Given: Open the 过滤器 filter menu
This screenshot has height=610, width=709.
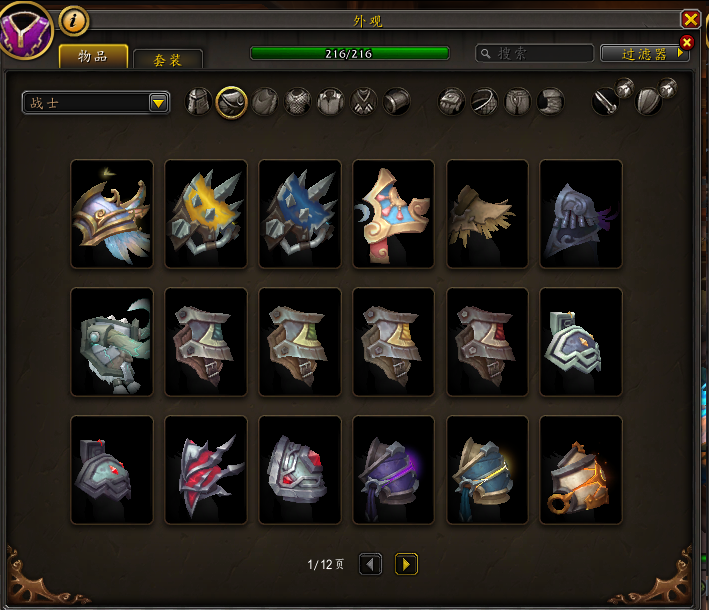Looking at the screenshot, I should [x=644, y=54].
